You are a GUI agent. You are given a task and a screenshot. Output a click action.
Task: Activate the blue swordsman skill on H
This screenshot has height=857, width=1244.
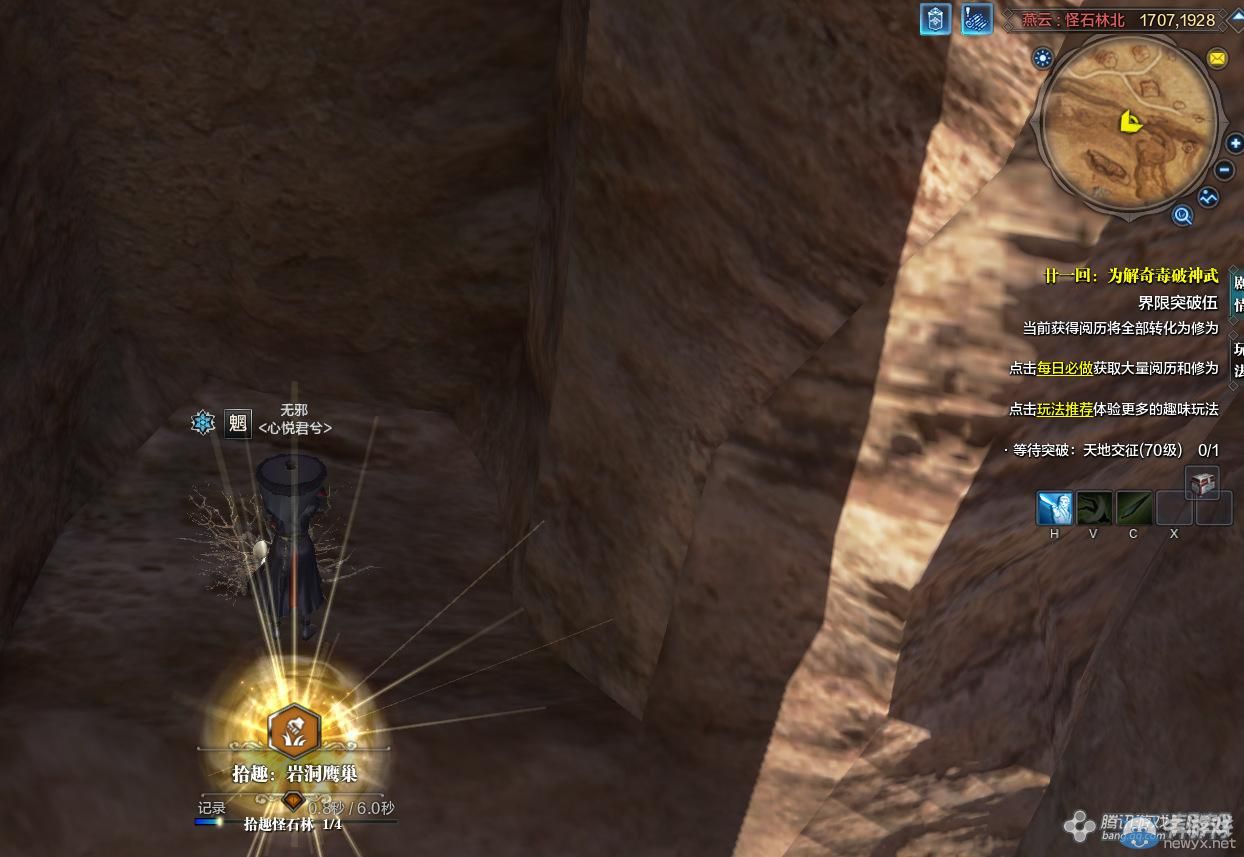(1054, 508)
